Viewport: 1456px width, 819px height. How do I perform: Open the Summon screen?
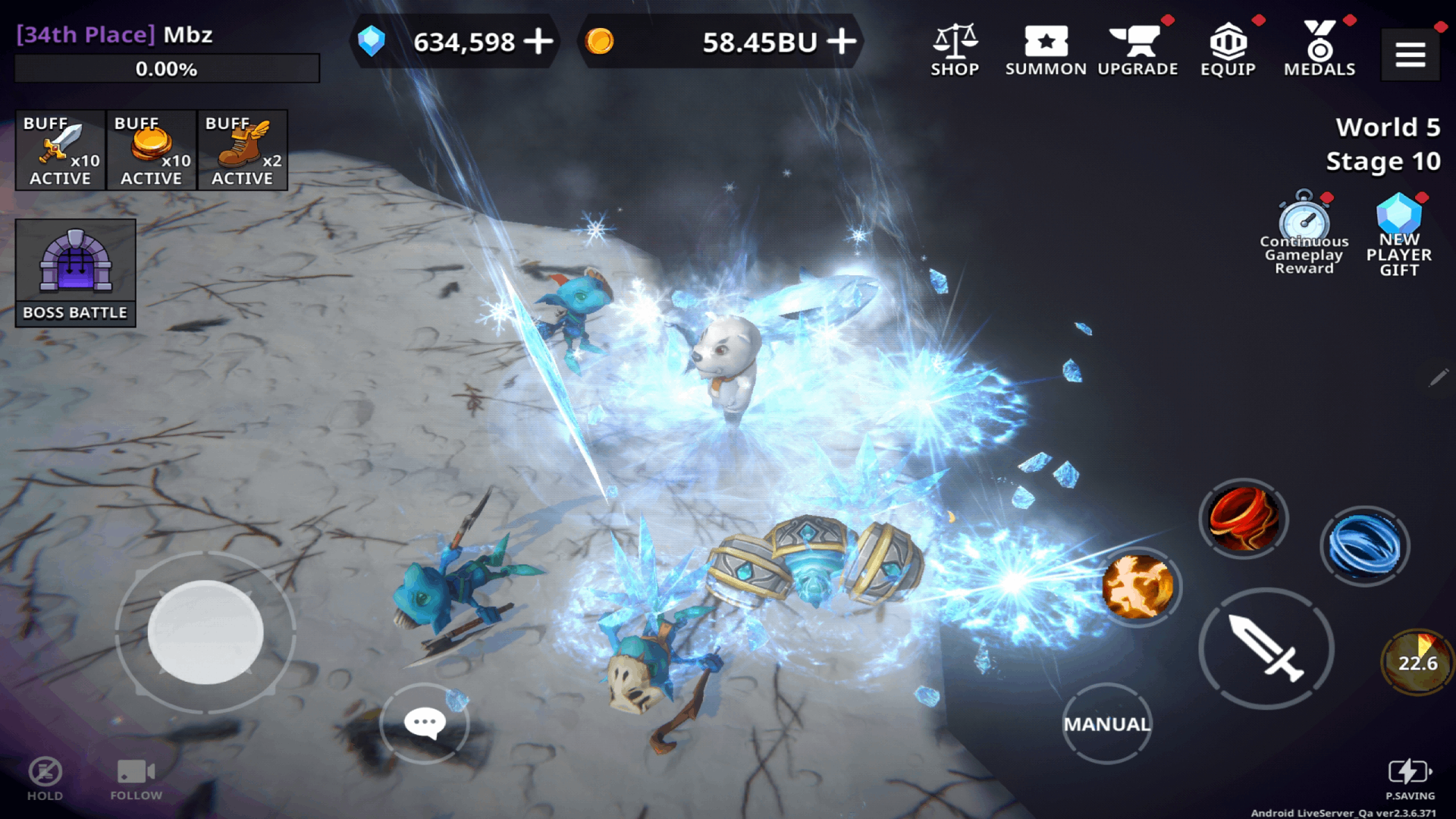[x=1046, y=45]
